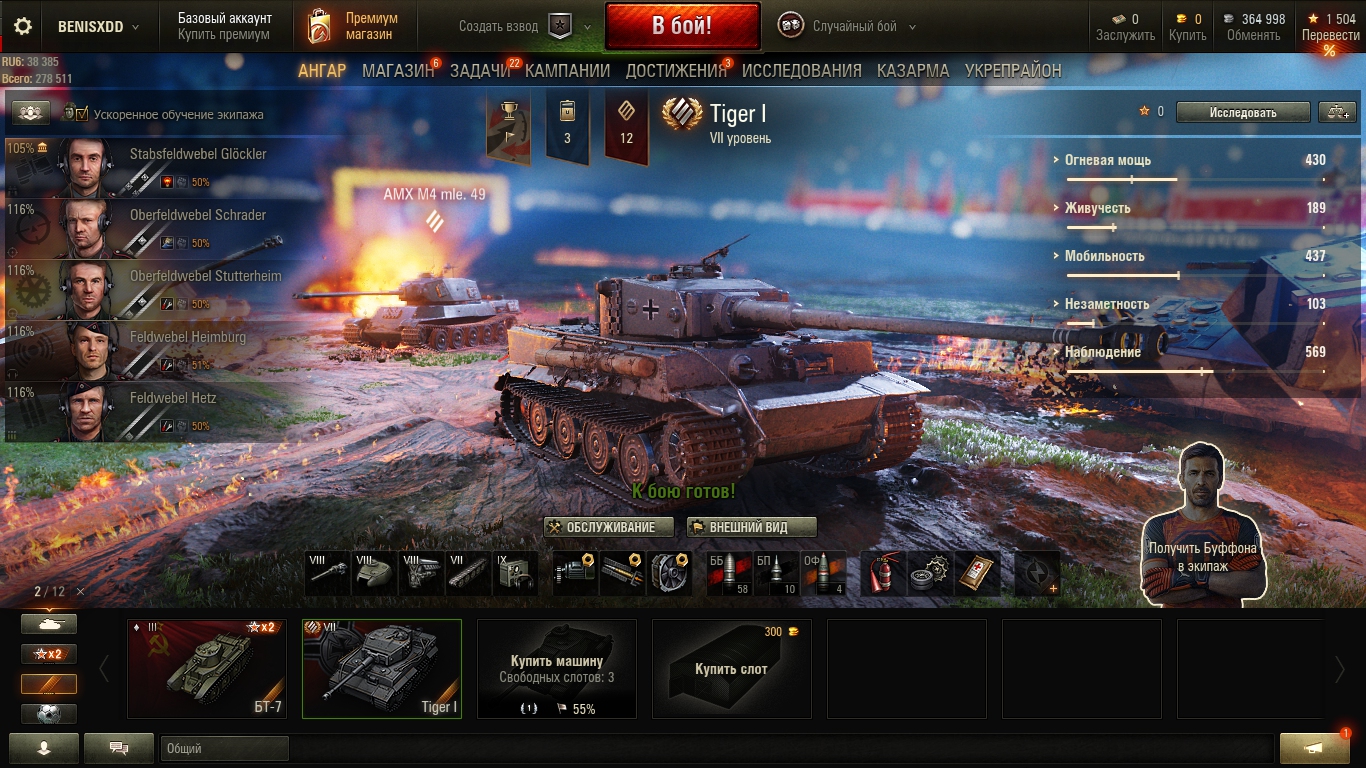1366x768 pixels.
Task: Click the Исследовать button
Action: click(1242, 112)
